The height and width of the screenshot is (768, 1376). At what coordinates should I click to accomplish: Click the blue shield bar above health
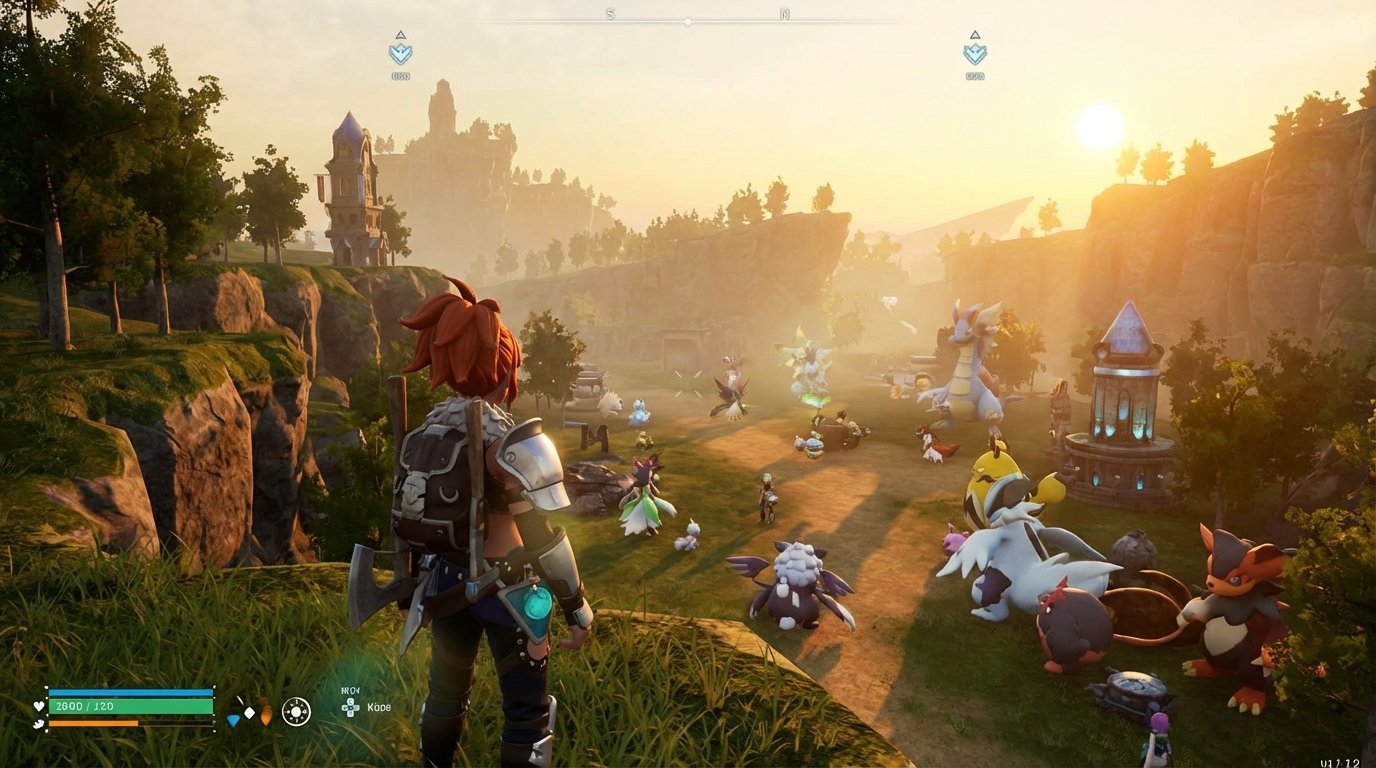(130, 693)
